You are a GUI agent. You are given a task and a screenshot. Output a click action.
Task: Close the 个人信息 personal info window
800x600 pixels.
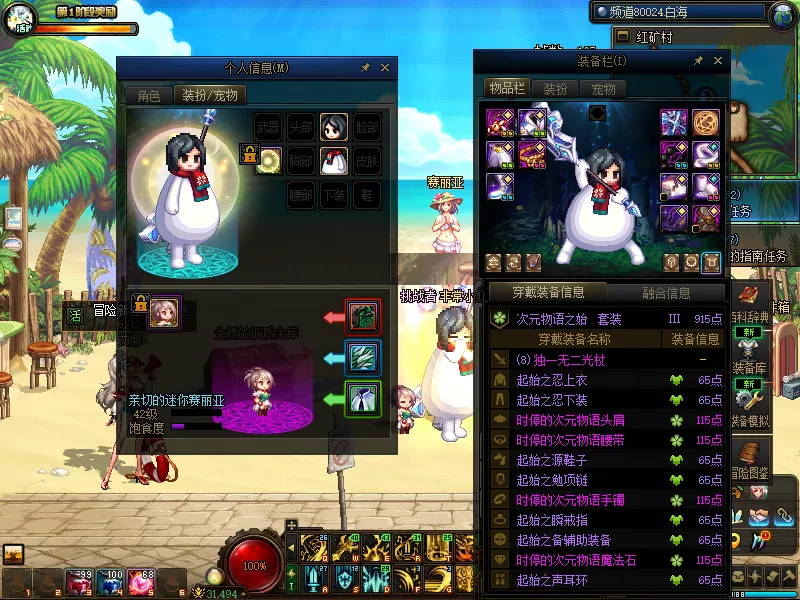pos(385,68)
